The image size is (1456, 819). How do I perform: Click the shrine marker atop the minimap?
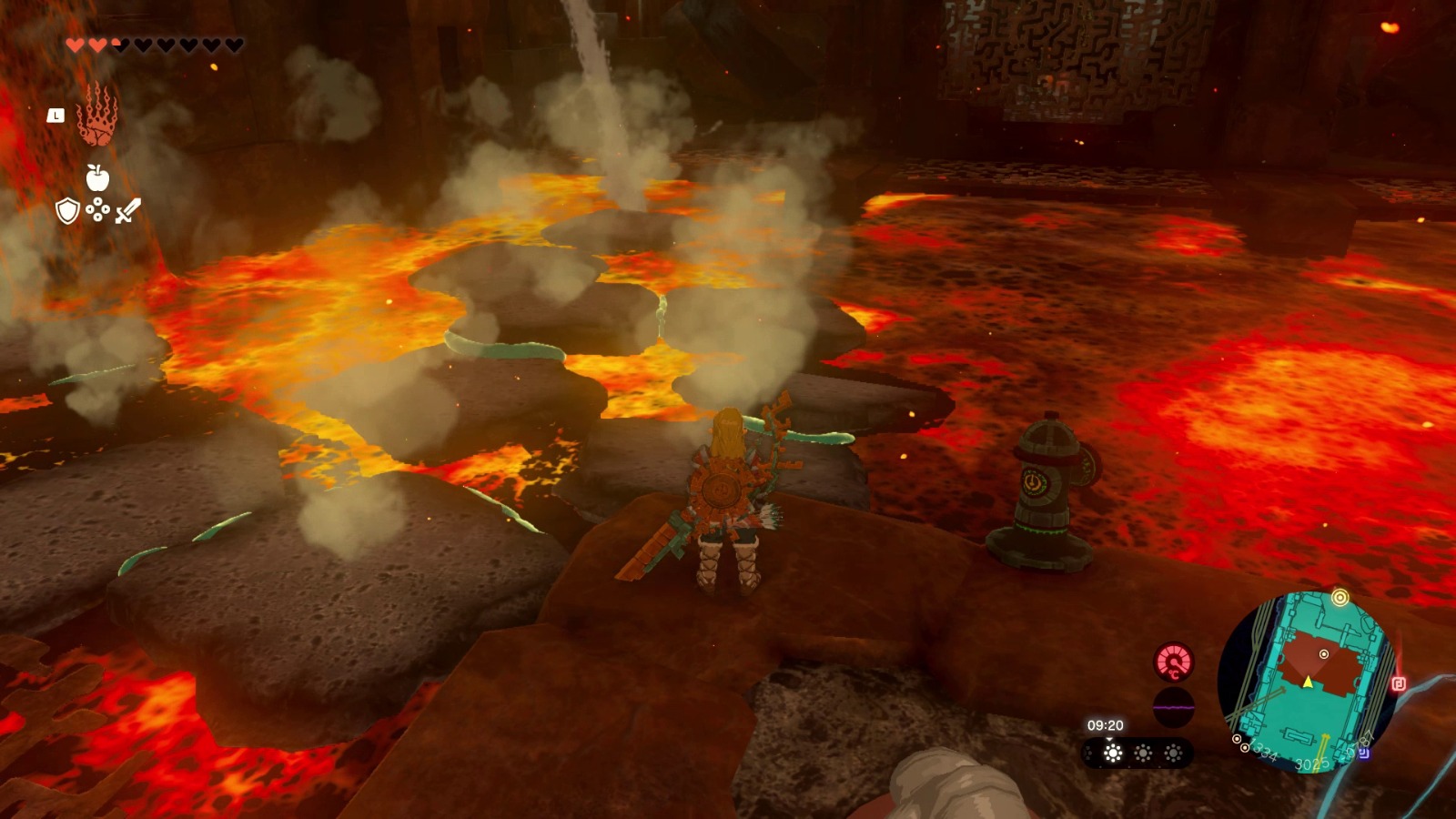click(1340, 599)
